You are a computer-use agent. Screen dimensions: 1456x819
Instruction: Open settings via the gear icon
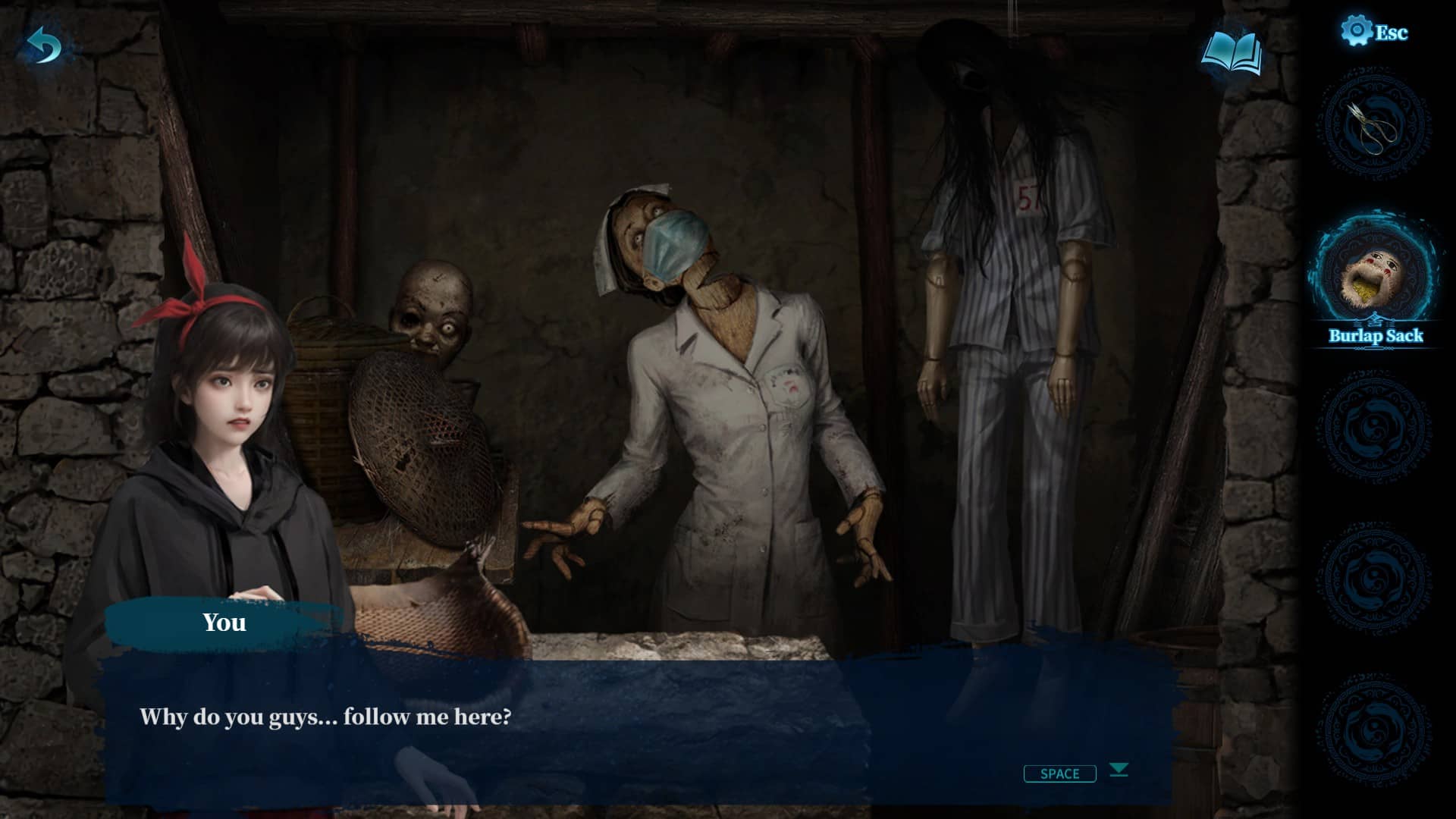point(1356,32)
